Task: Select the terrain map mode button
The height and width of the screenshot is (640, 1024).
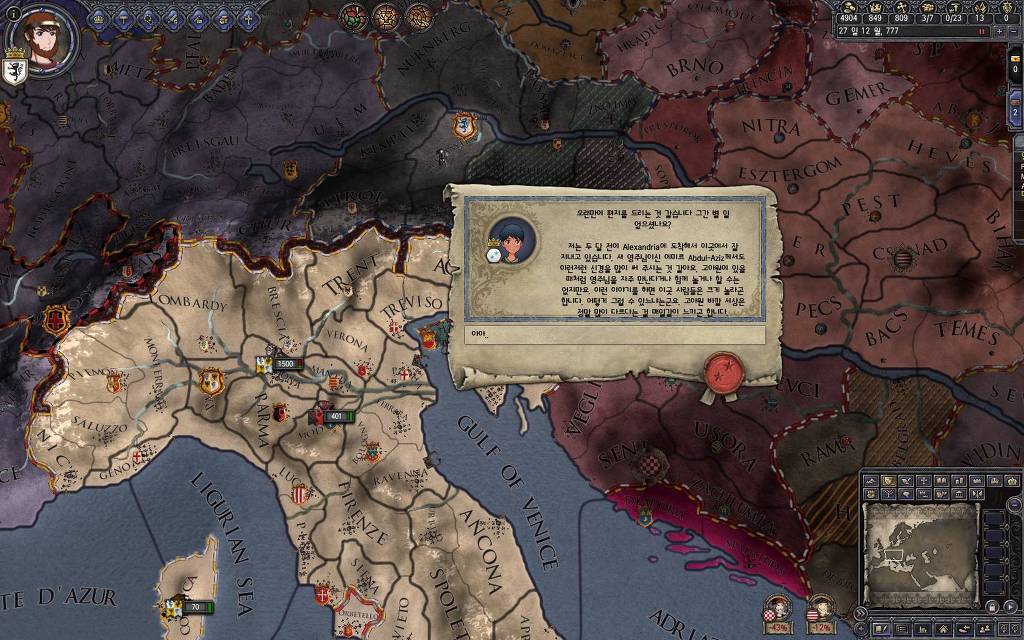Action: coord(872,481)
